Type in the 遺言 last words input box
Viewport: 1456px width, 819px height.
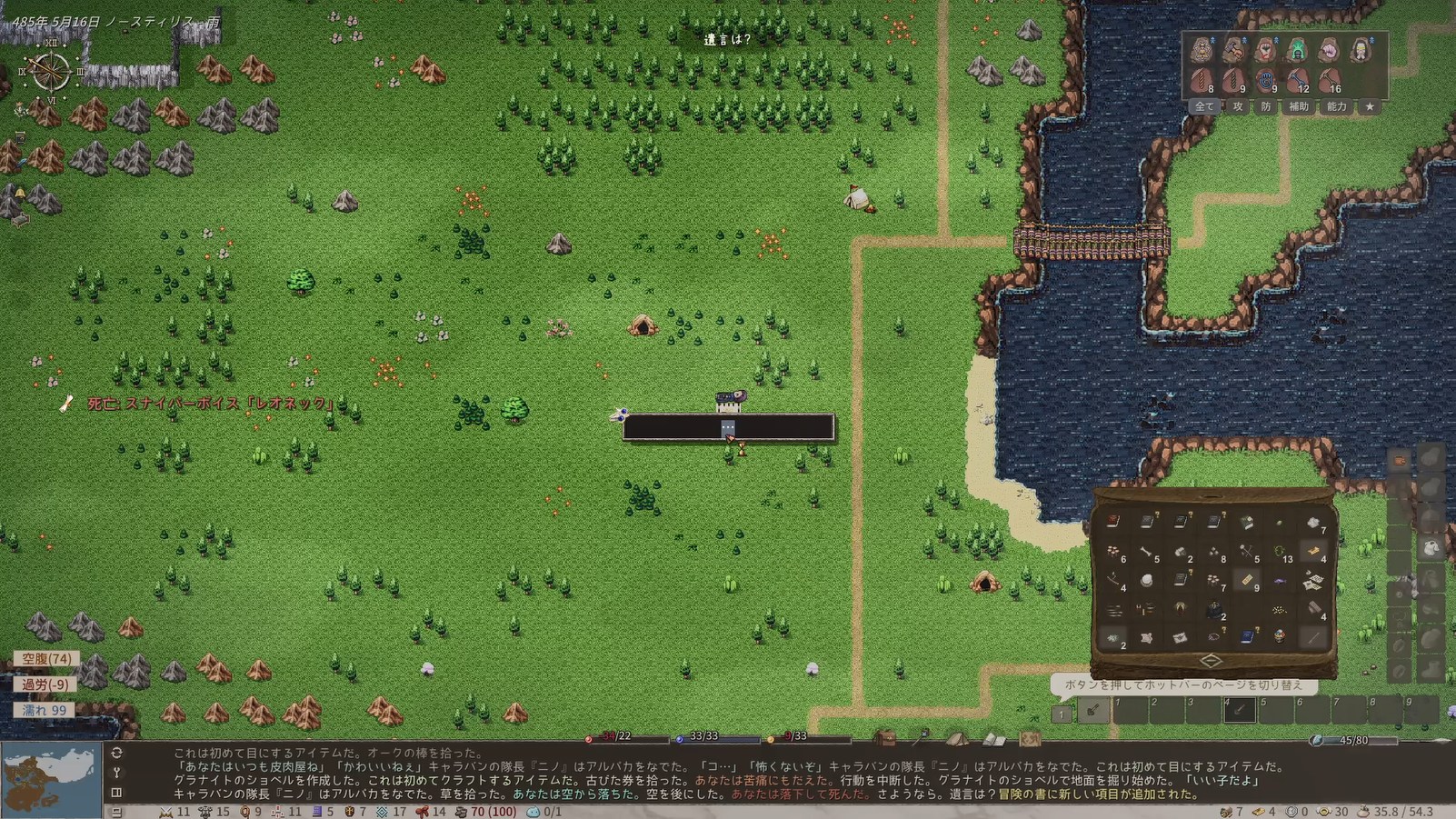click(x=728, y=427)
